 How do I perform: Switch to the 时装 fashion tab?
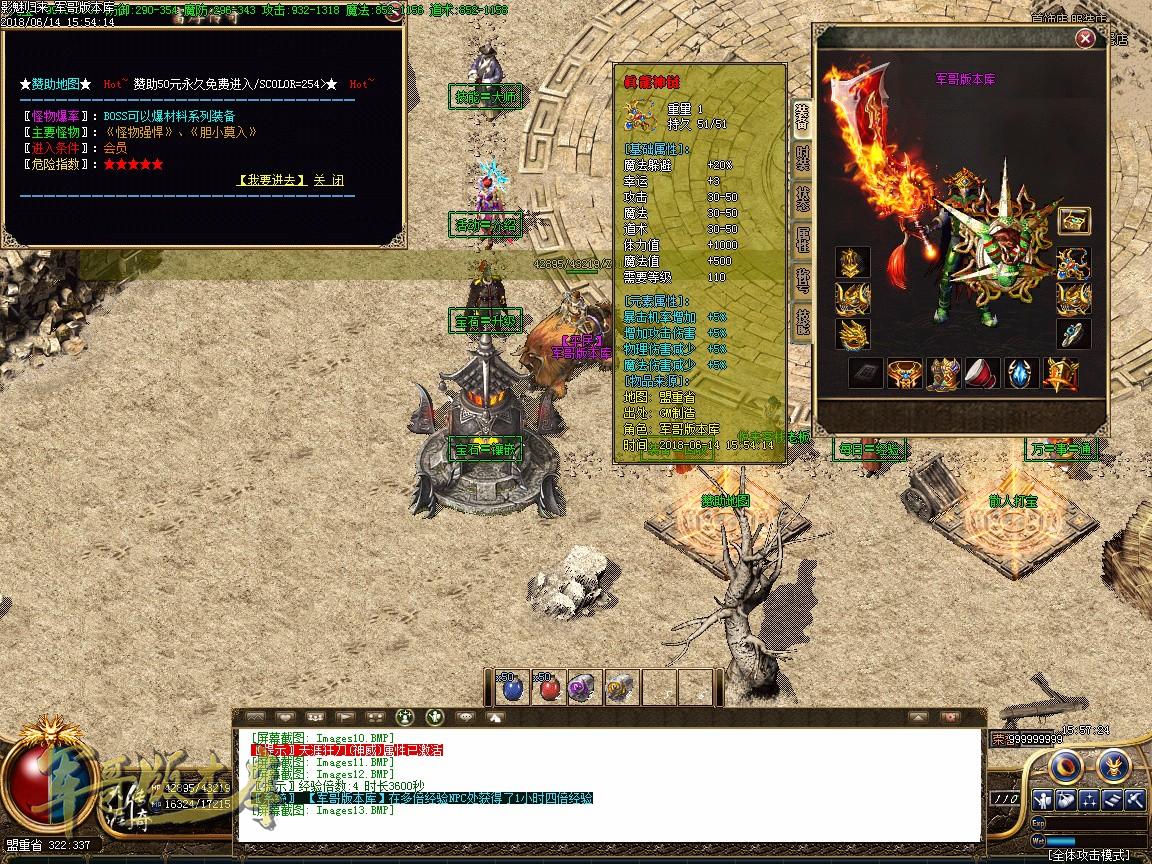click(x=802, y=157)
